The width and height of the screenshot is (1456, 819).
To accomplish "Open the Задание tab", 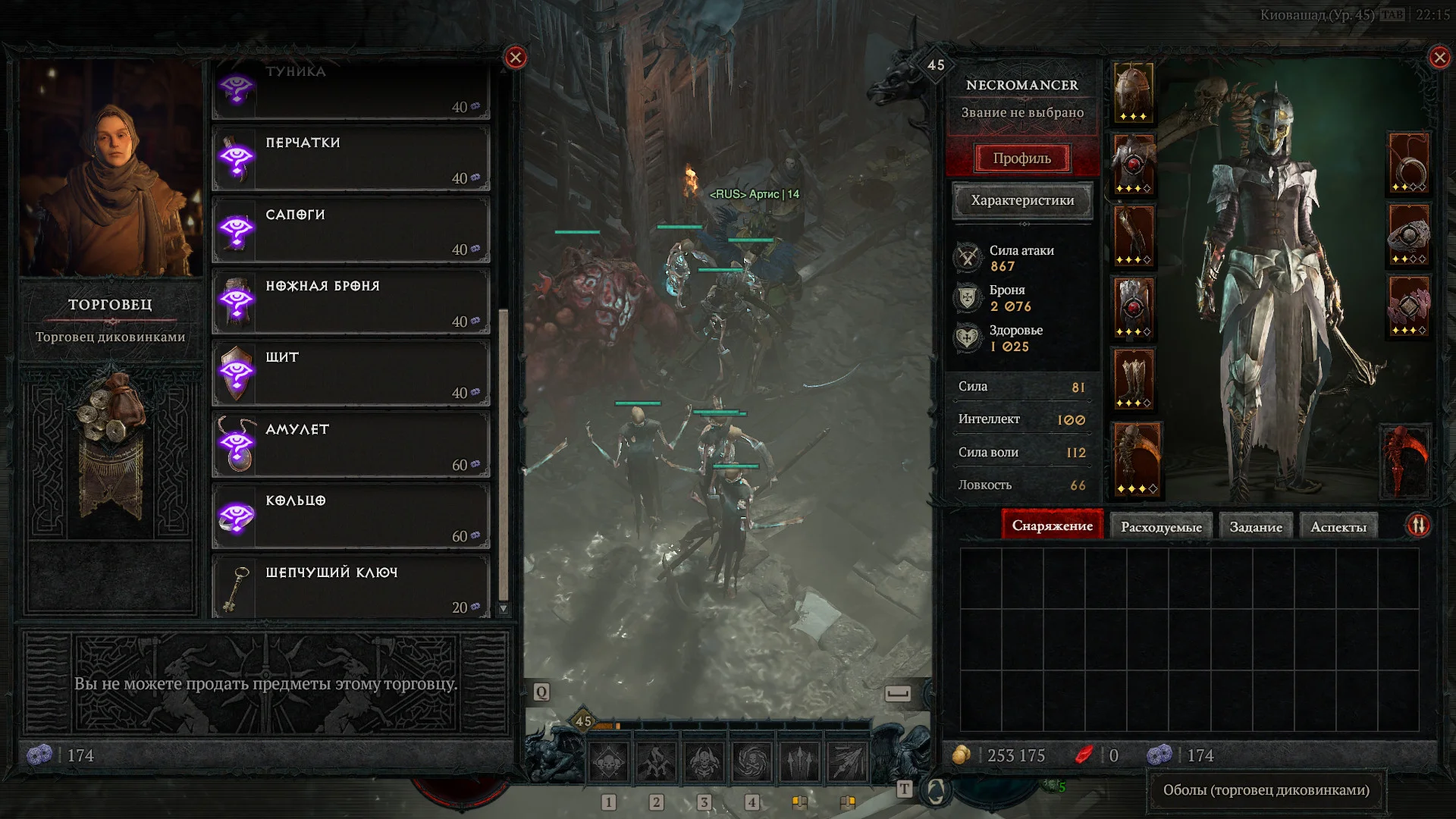I will pyautogui.click(x=1257, y=526).
